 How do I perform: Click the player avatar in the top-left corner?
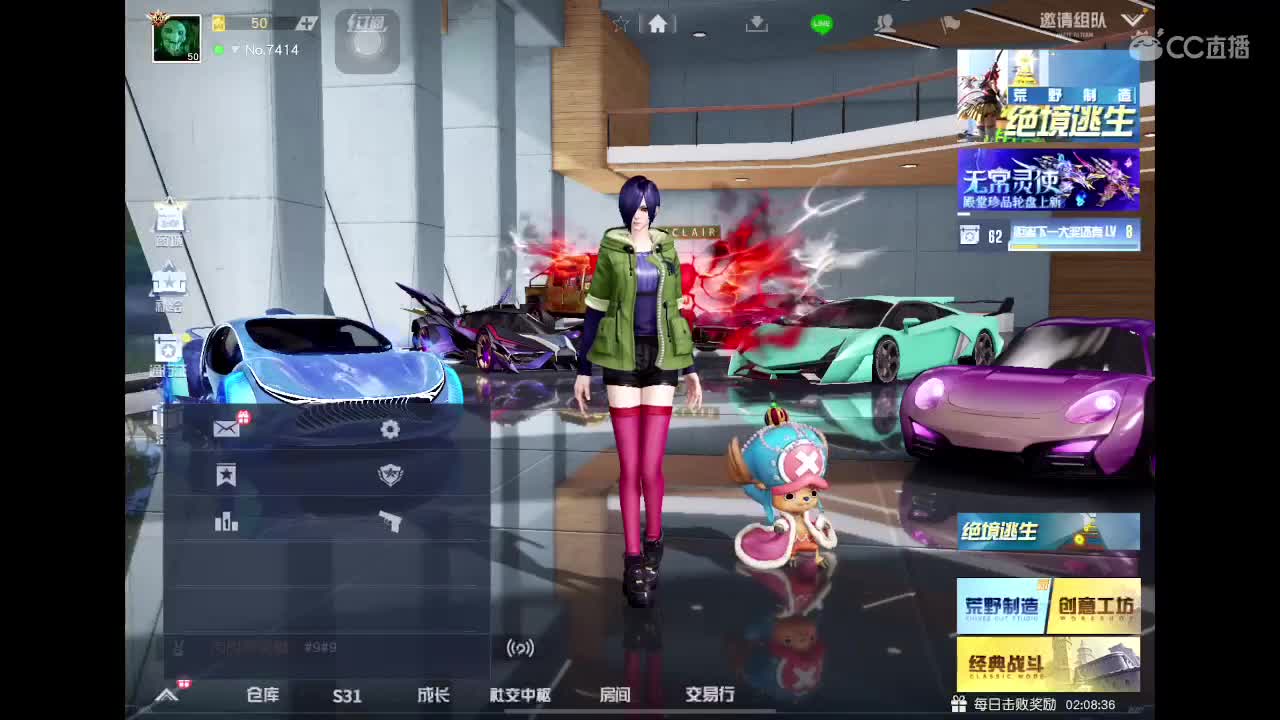[175, 38]
